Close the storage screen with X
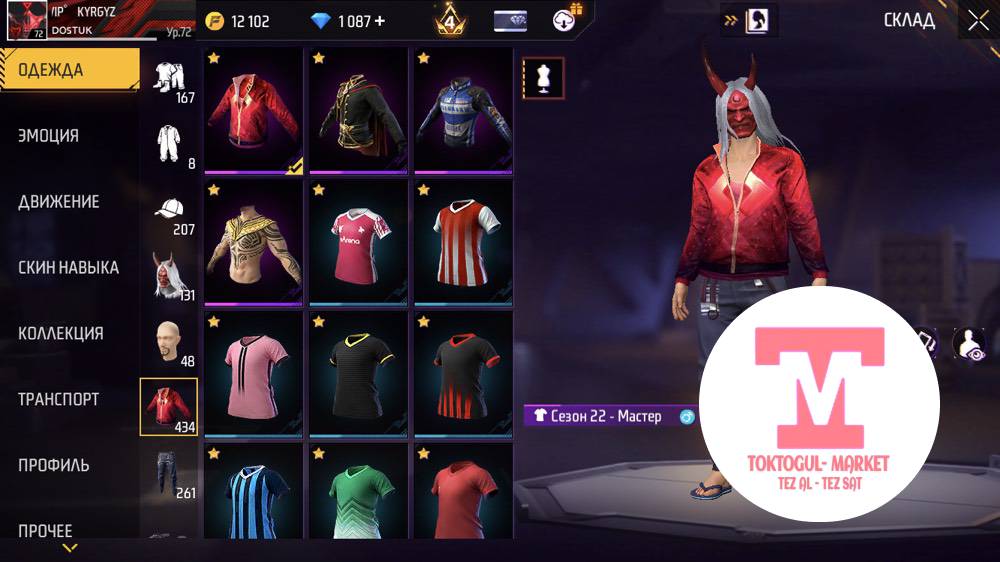The height and width of the screenshot is (562, 1000). coord(976,20)
